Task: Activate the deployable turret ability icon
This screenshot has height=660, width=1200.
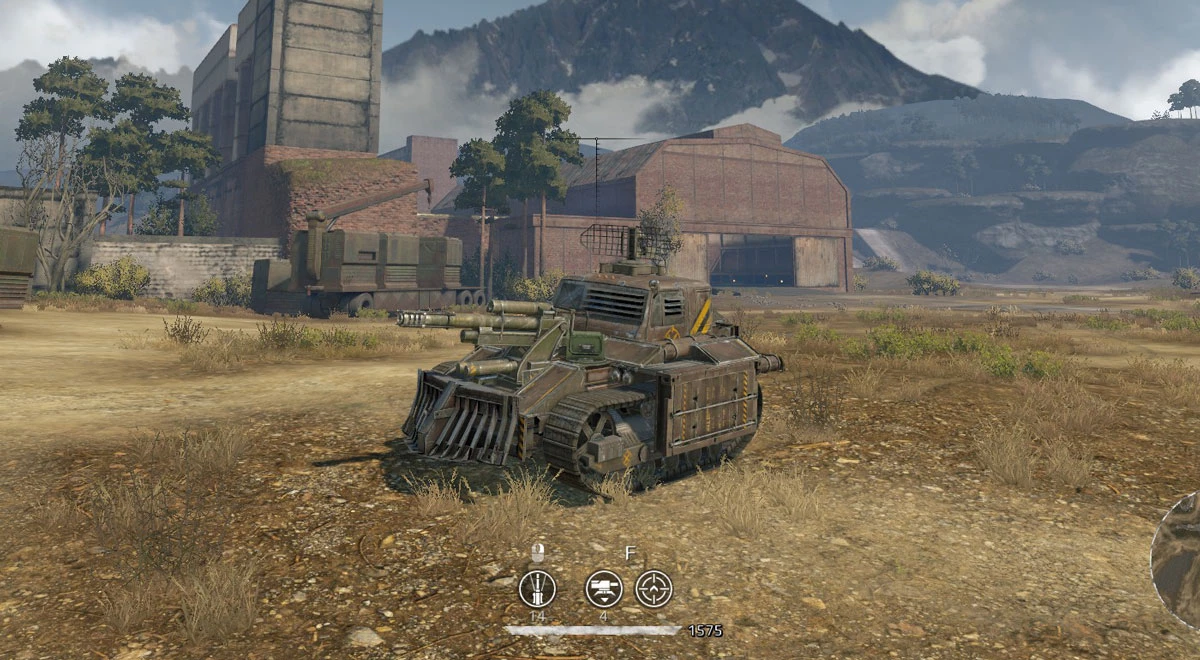Action: (603, 588)
